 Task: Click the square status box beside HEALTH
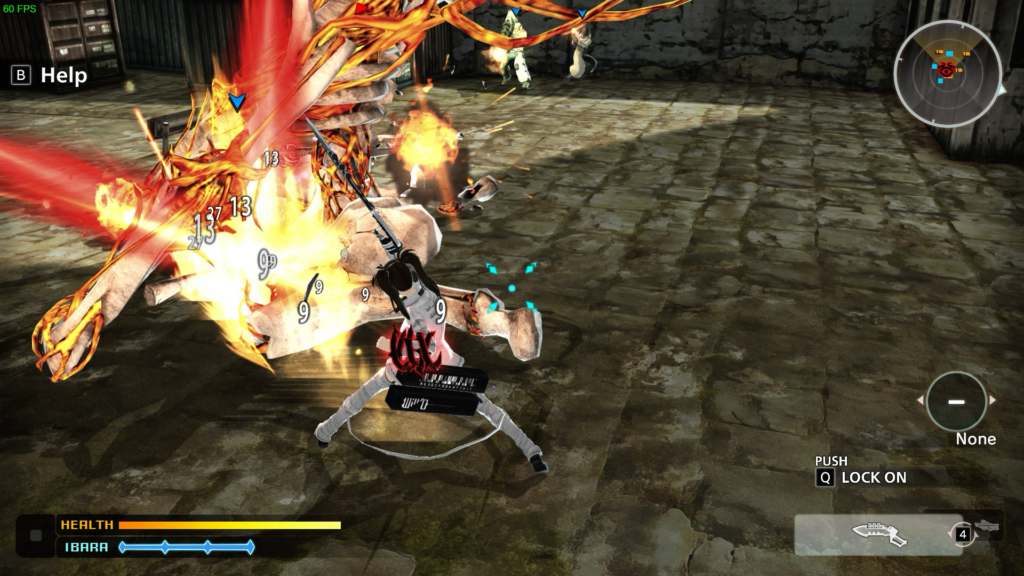tap(36, 535)
